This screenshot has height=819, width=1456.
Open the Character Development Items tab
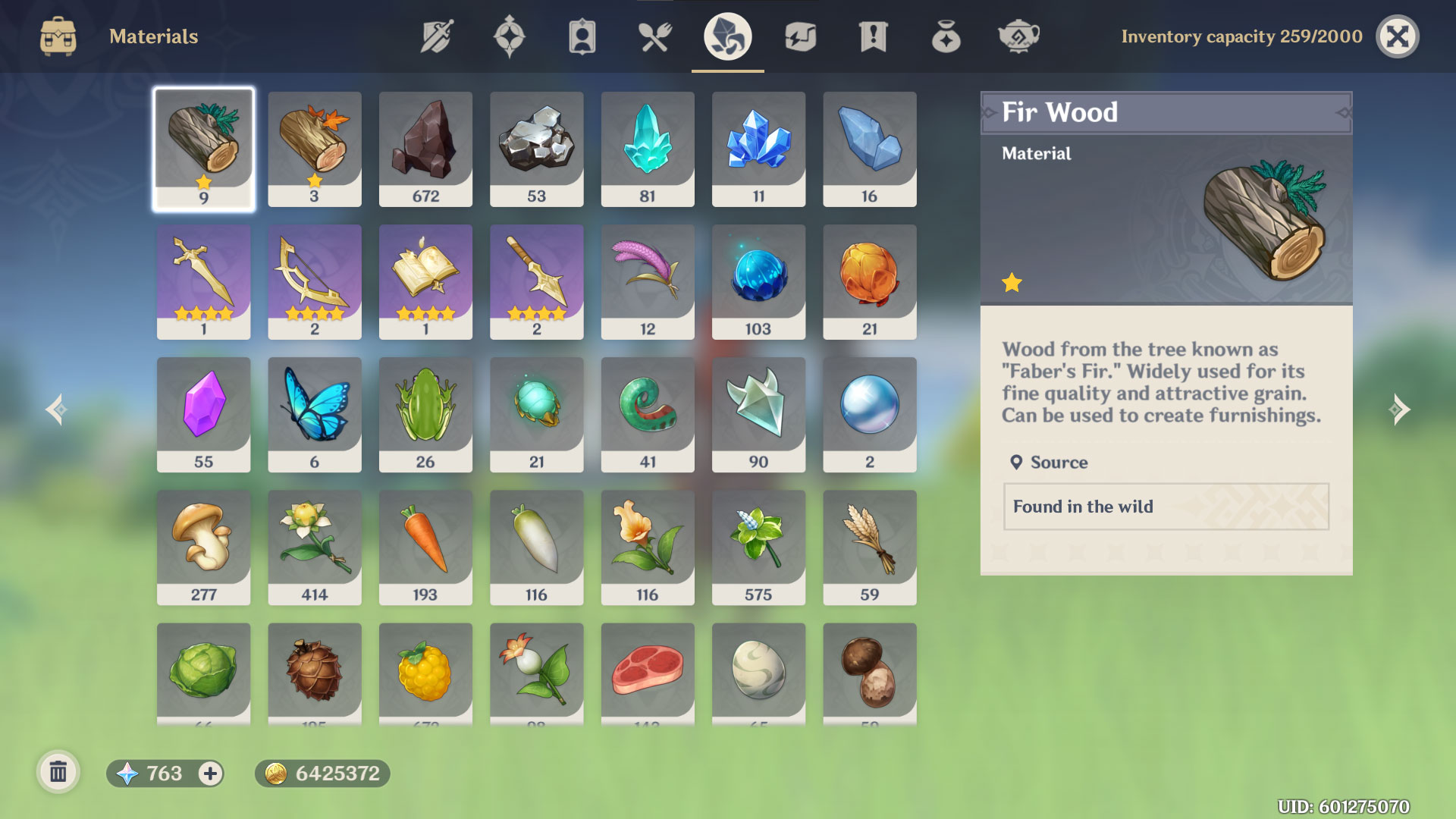(x=580, y=36)
